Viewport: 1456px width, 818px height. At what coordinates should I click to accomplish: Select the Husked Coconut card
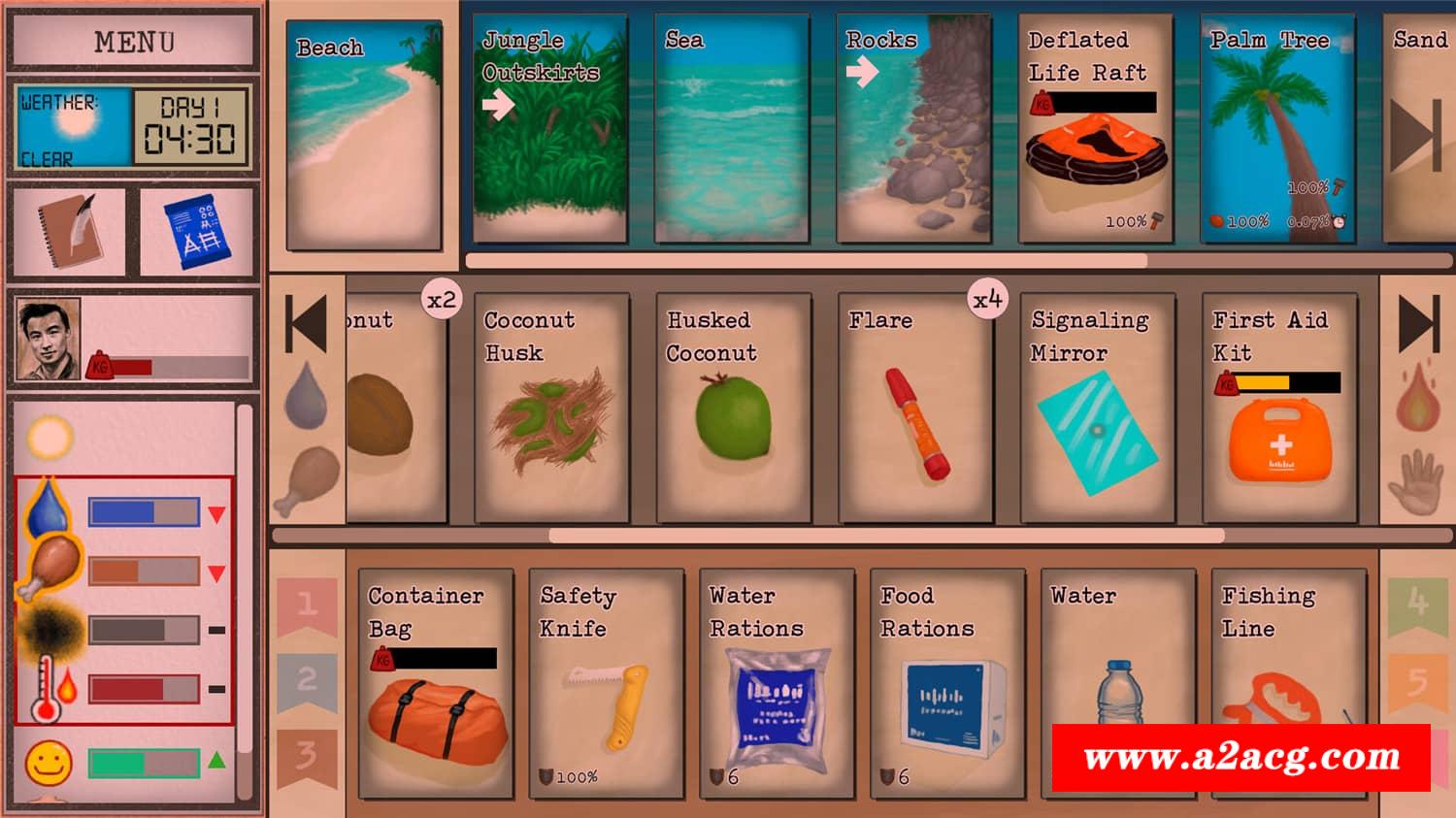734,408
